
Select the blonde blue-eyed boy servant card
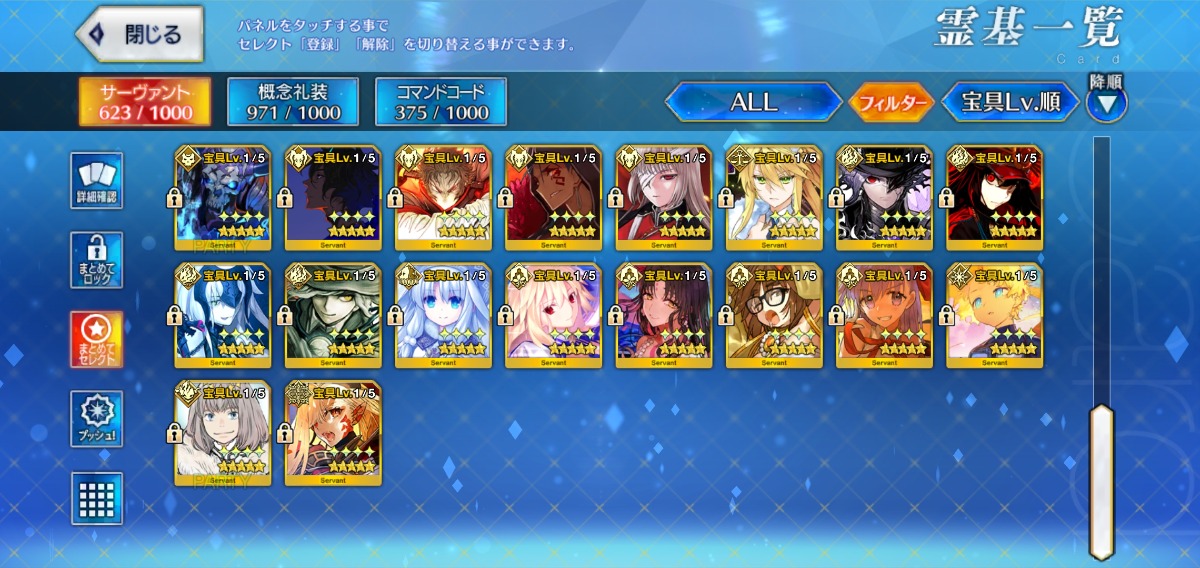(994, 315)
